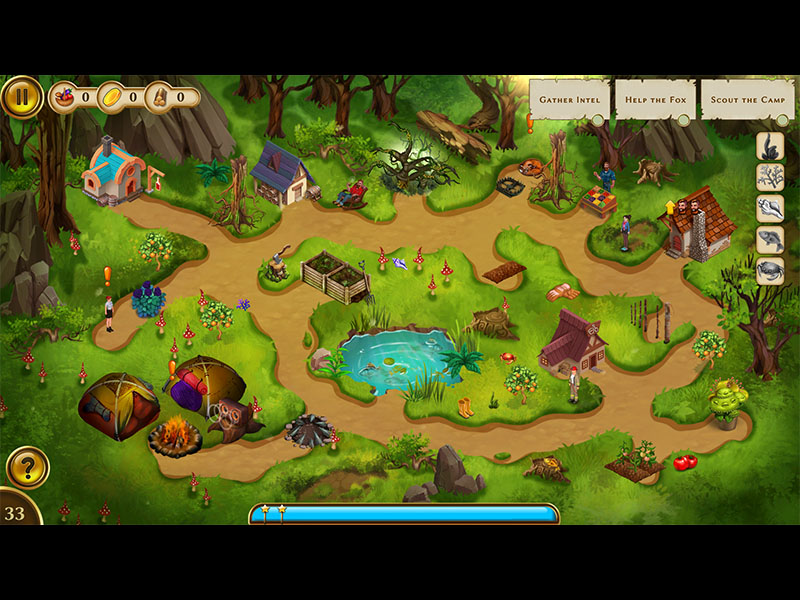The width and height of the screenshot is (800, 600).
Task: Click the seaweed collectible slot
Action: click(x=770, y=147)
